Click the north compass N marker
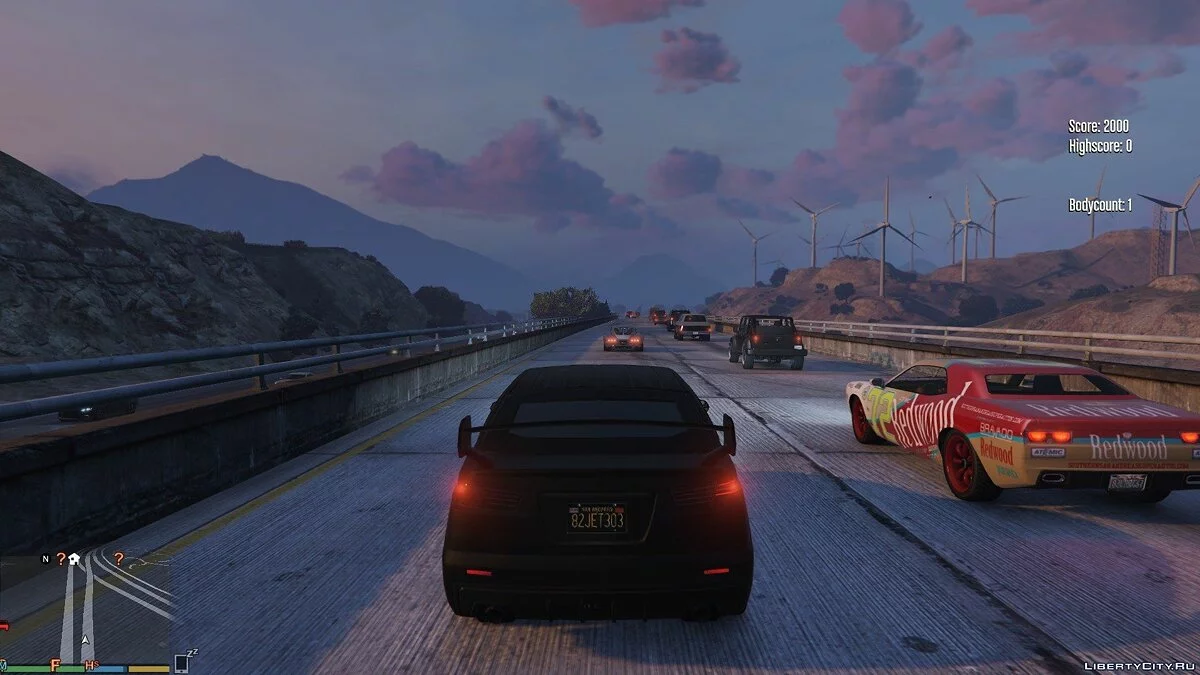Screen dimensions: 1200x675 (45, 559)
